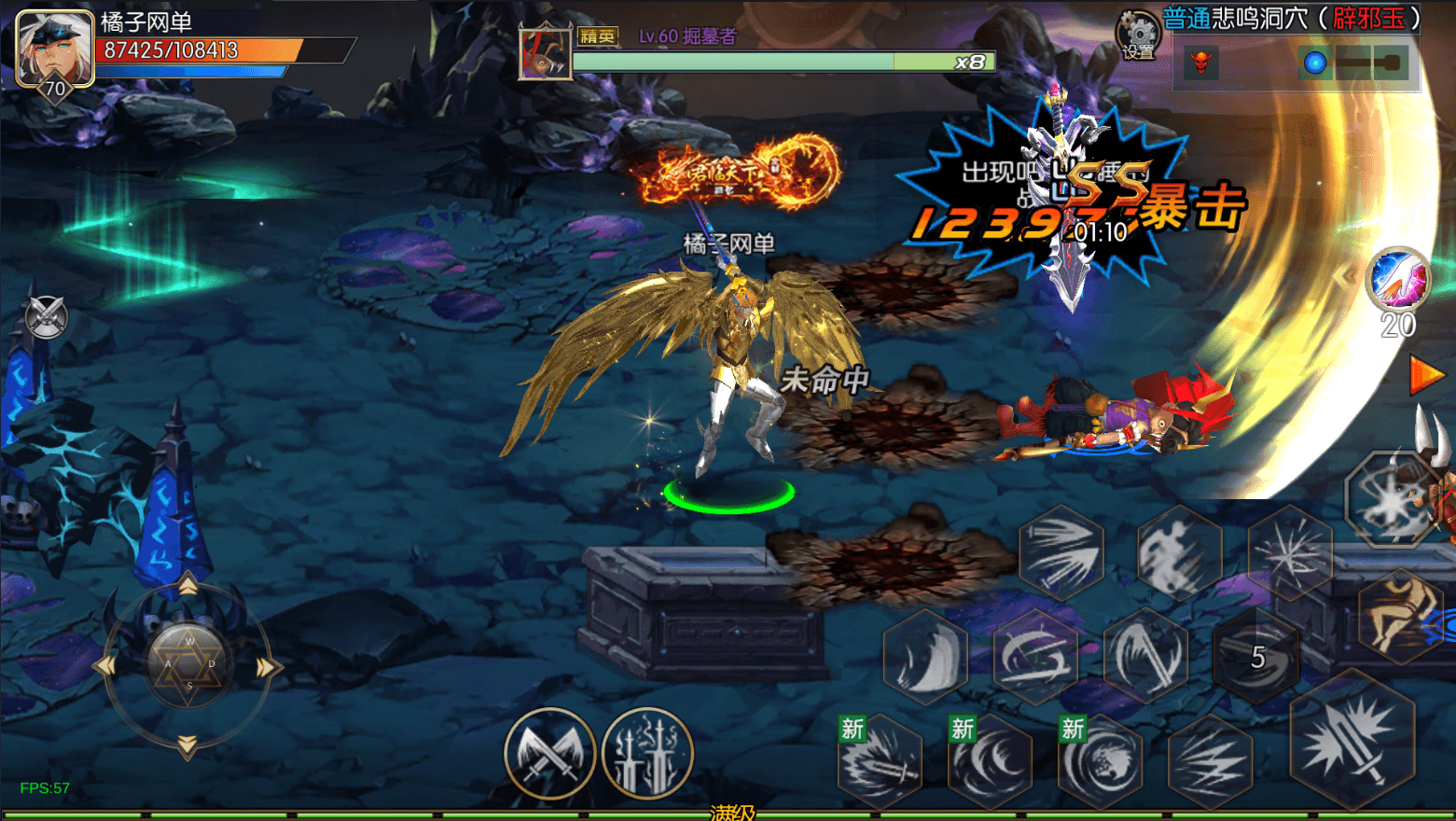Use the consumable item with count 20
This screenshot has height=821, width=1456.
pos(1397,281)
